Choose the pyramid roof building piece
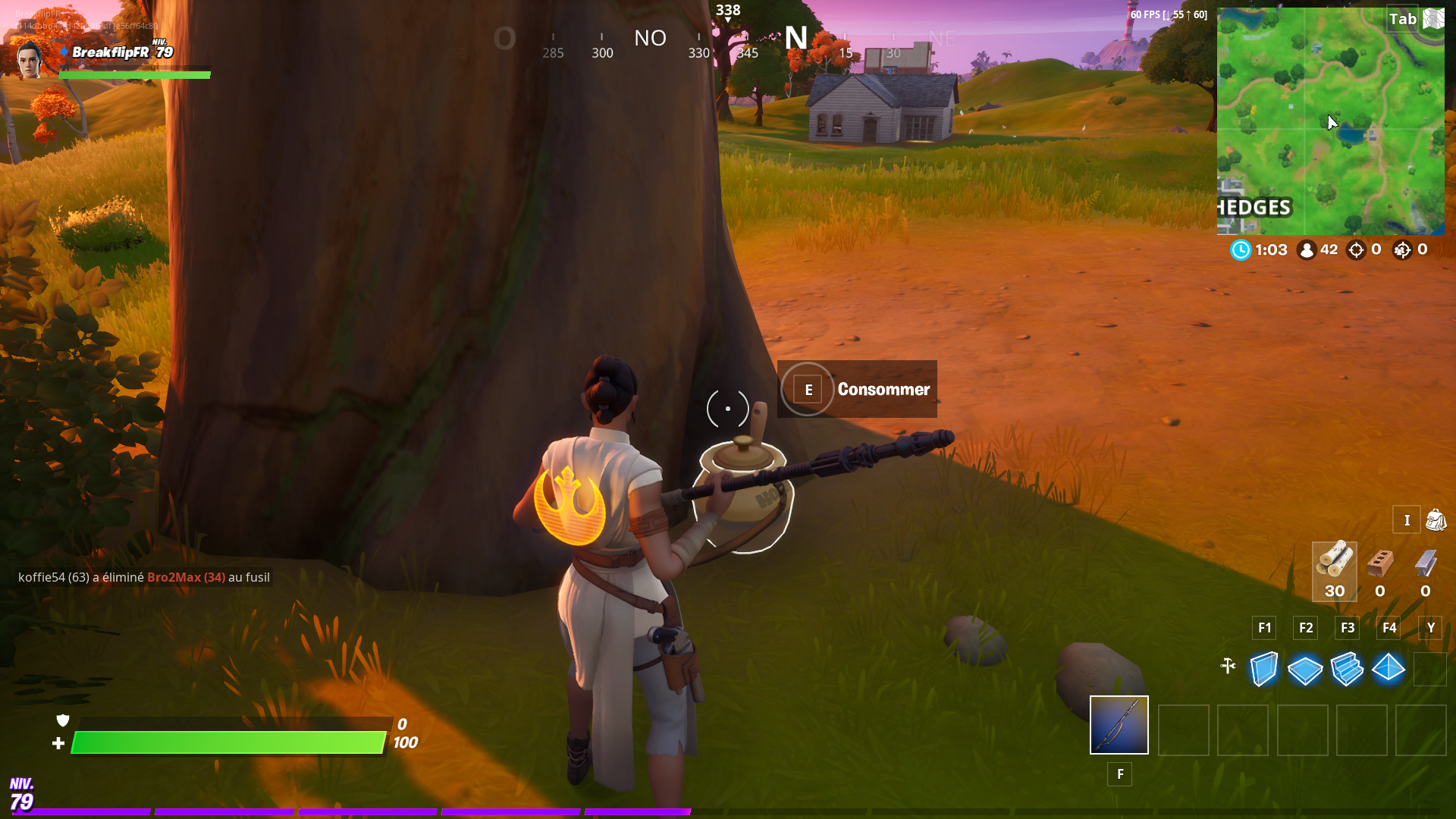 [x=1389, y=668]
